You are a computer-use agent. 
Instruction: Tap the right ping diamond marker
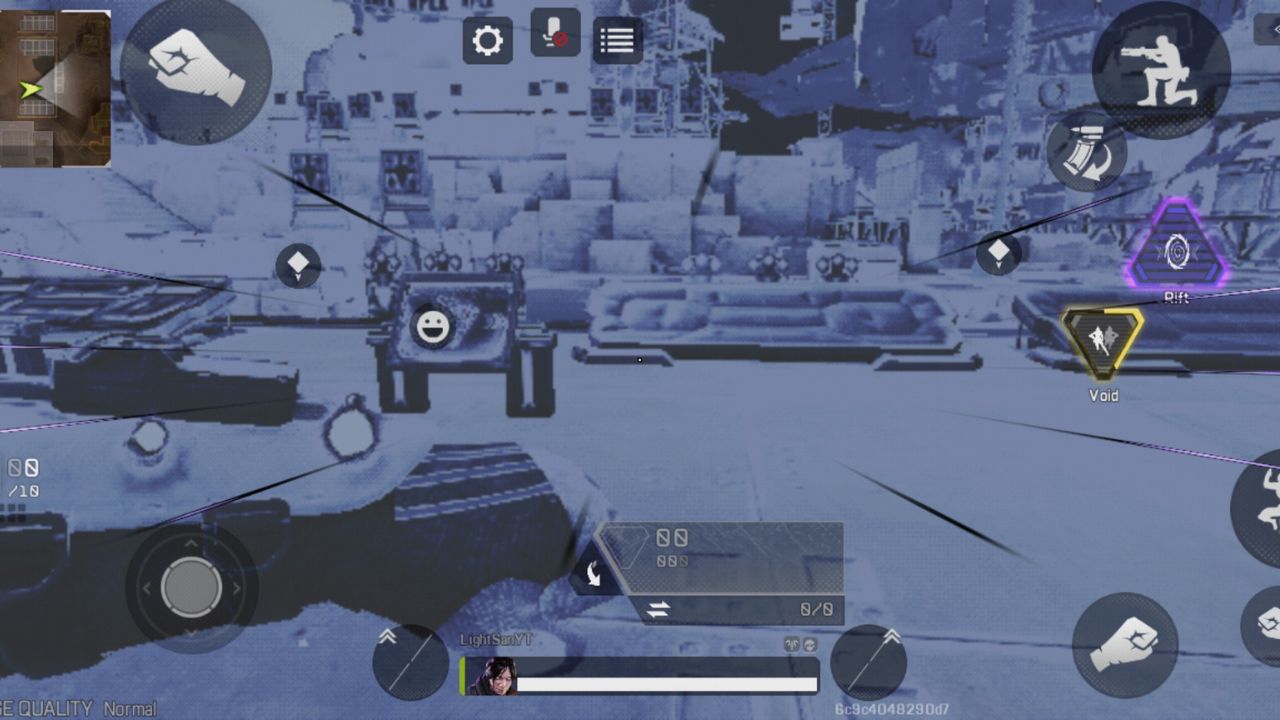click(x=998, y=254)
